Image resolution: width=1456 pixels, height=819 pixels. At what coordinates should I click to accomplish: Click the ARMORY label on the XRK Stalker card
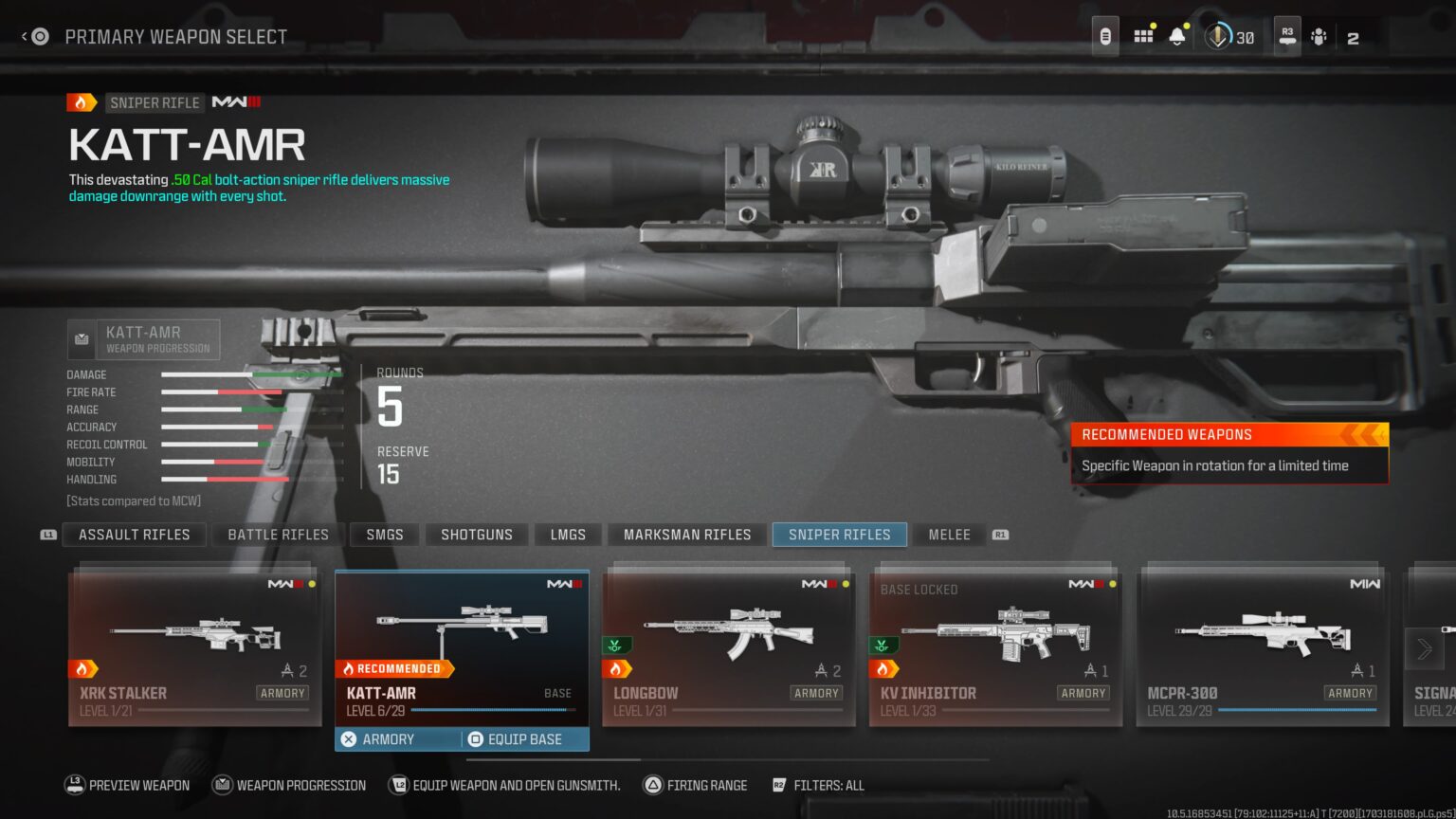point(282,693)
